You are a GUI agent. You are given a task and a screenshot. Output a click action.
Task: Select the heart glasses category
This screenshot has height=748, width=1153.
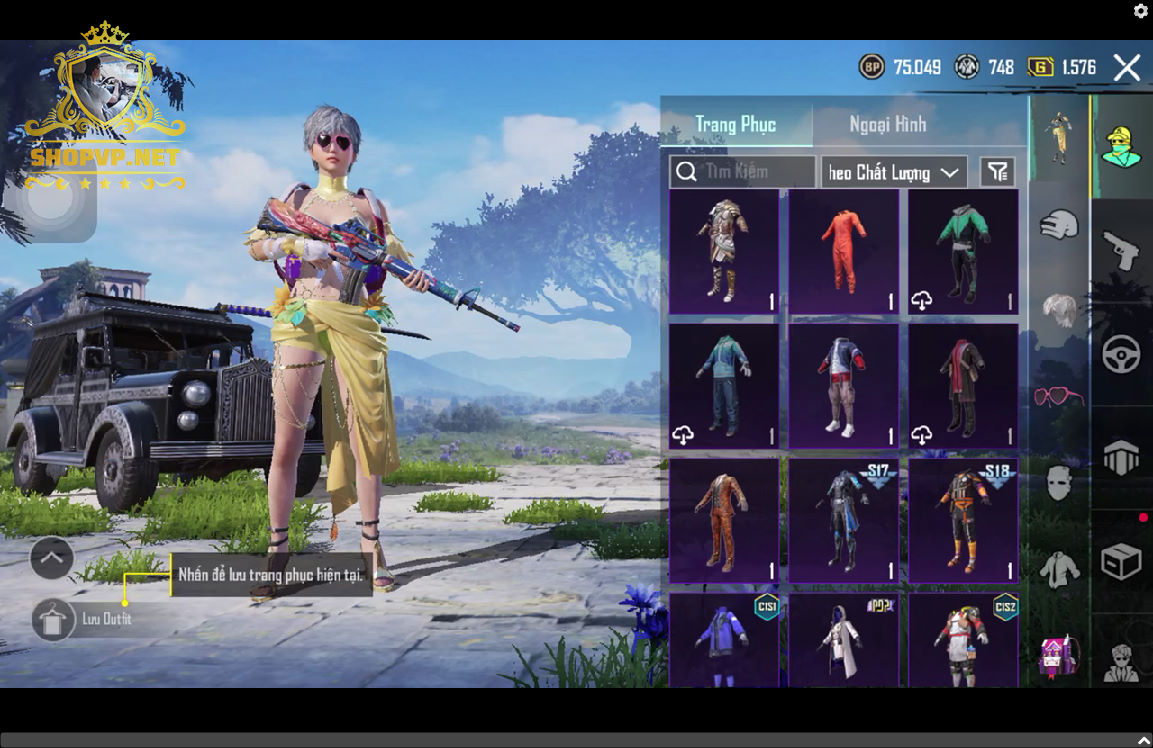(x=1058, y=397)
